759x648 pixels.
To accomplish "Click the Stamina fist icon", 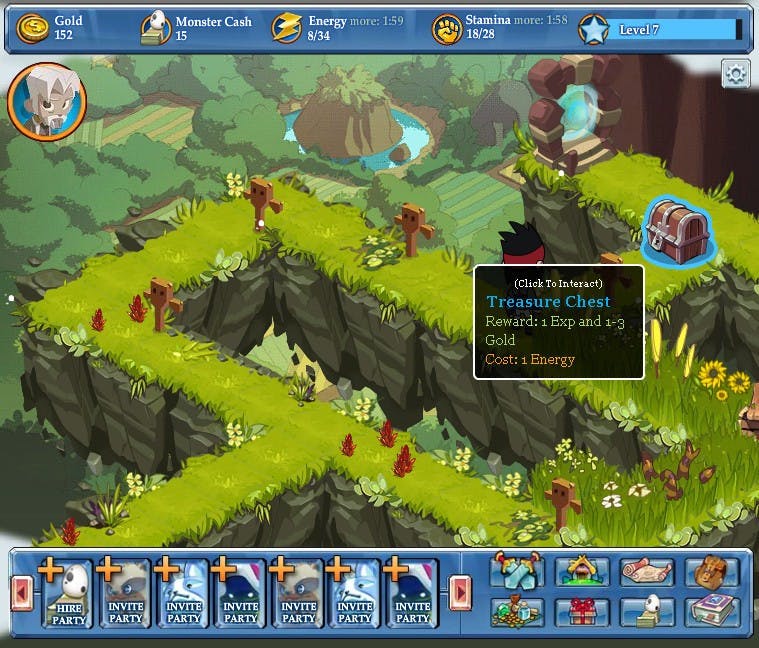I will coord(446,29).
